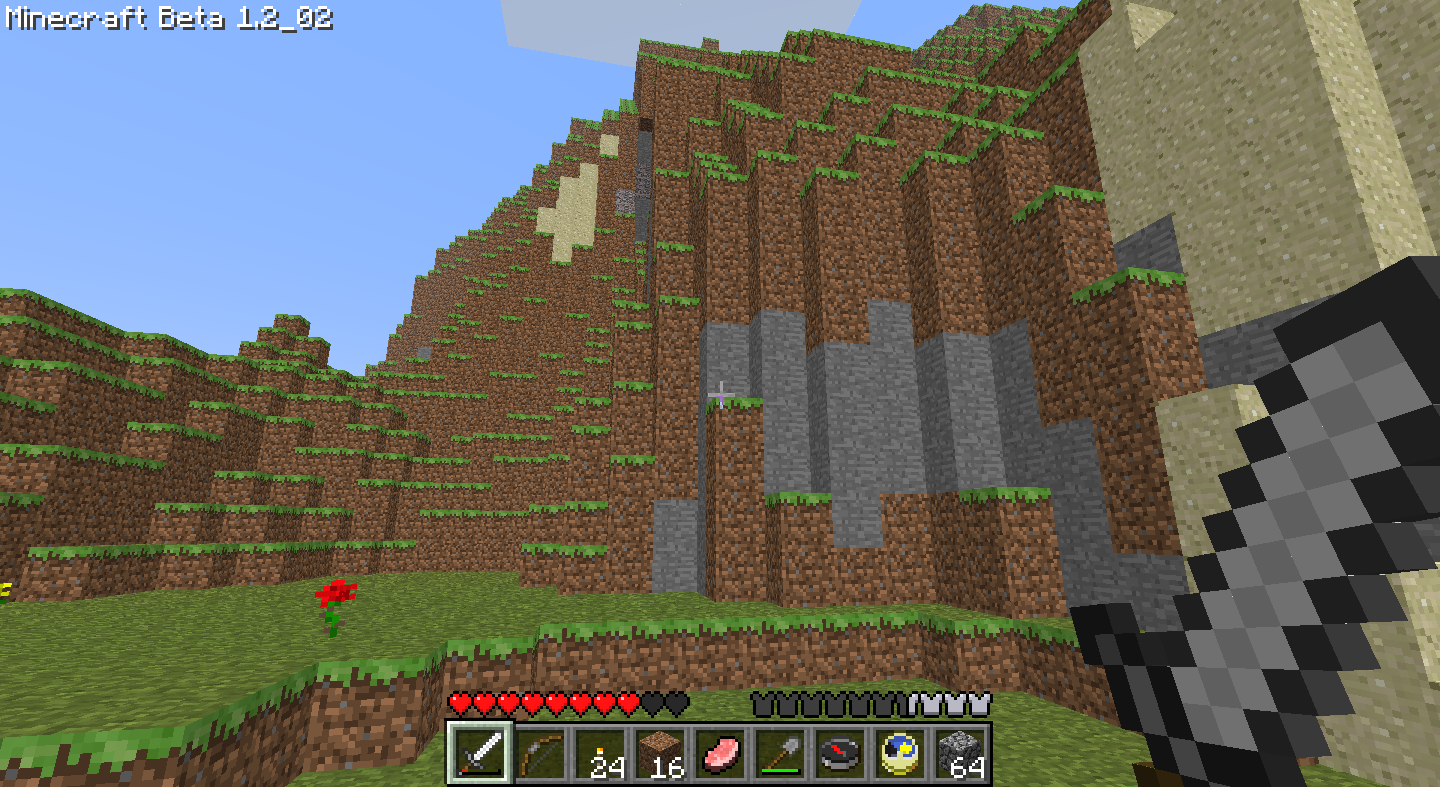Select the clock in the hotbar

(898, 755)
